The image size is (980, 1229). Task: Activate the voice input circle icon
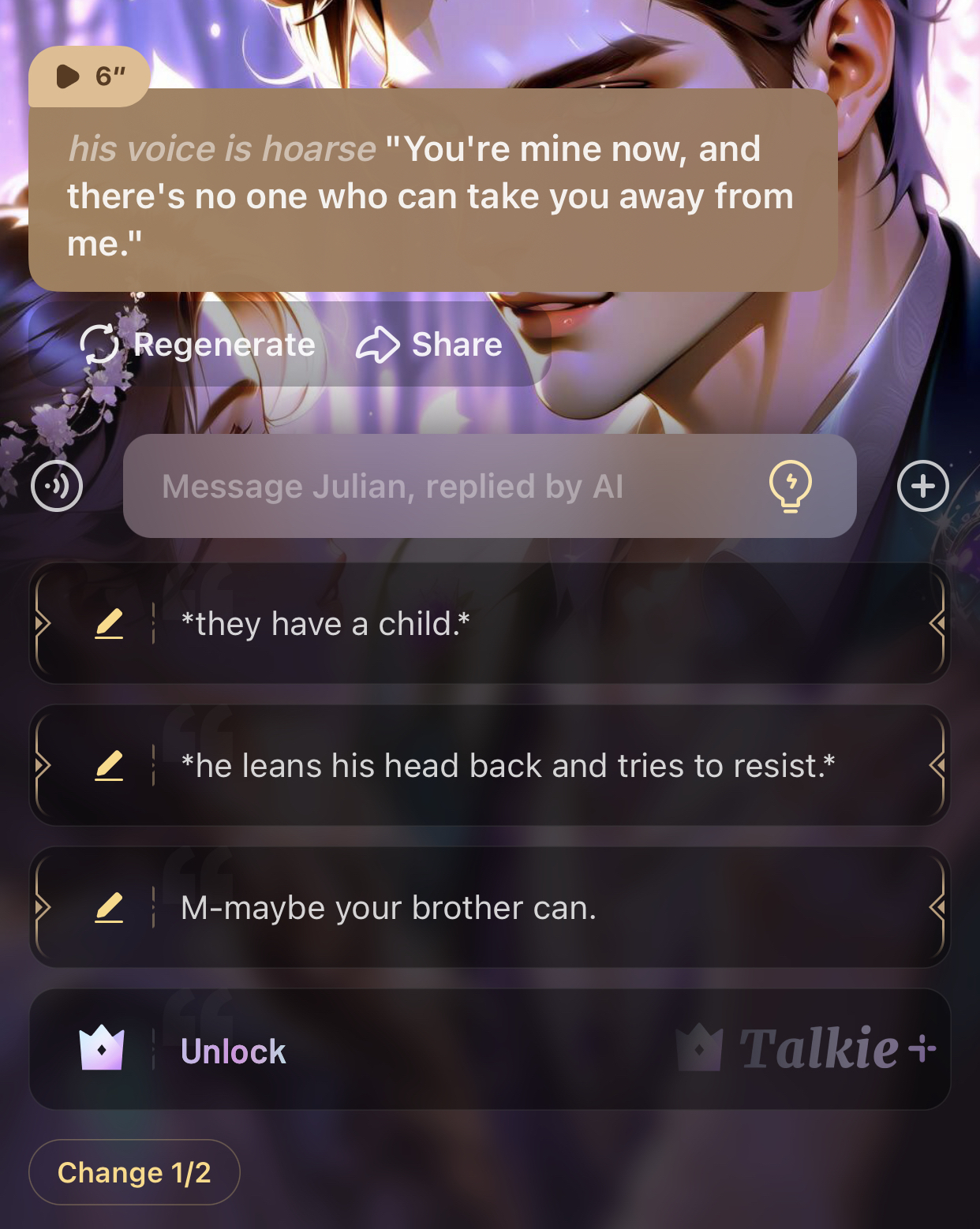point(57,486)
